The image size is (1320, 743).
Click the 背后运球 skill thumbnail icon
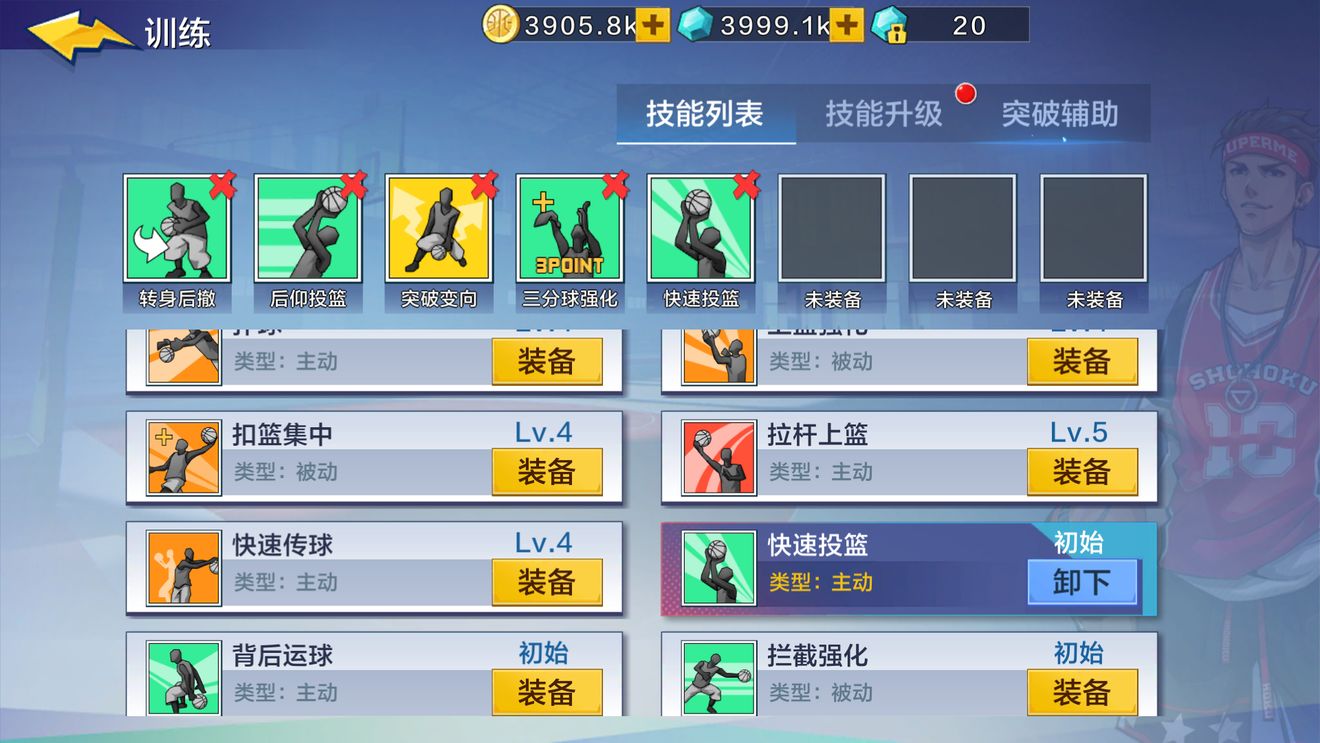tap(184, 678)
